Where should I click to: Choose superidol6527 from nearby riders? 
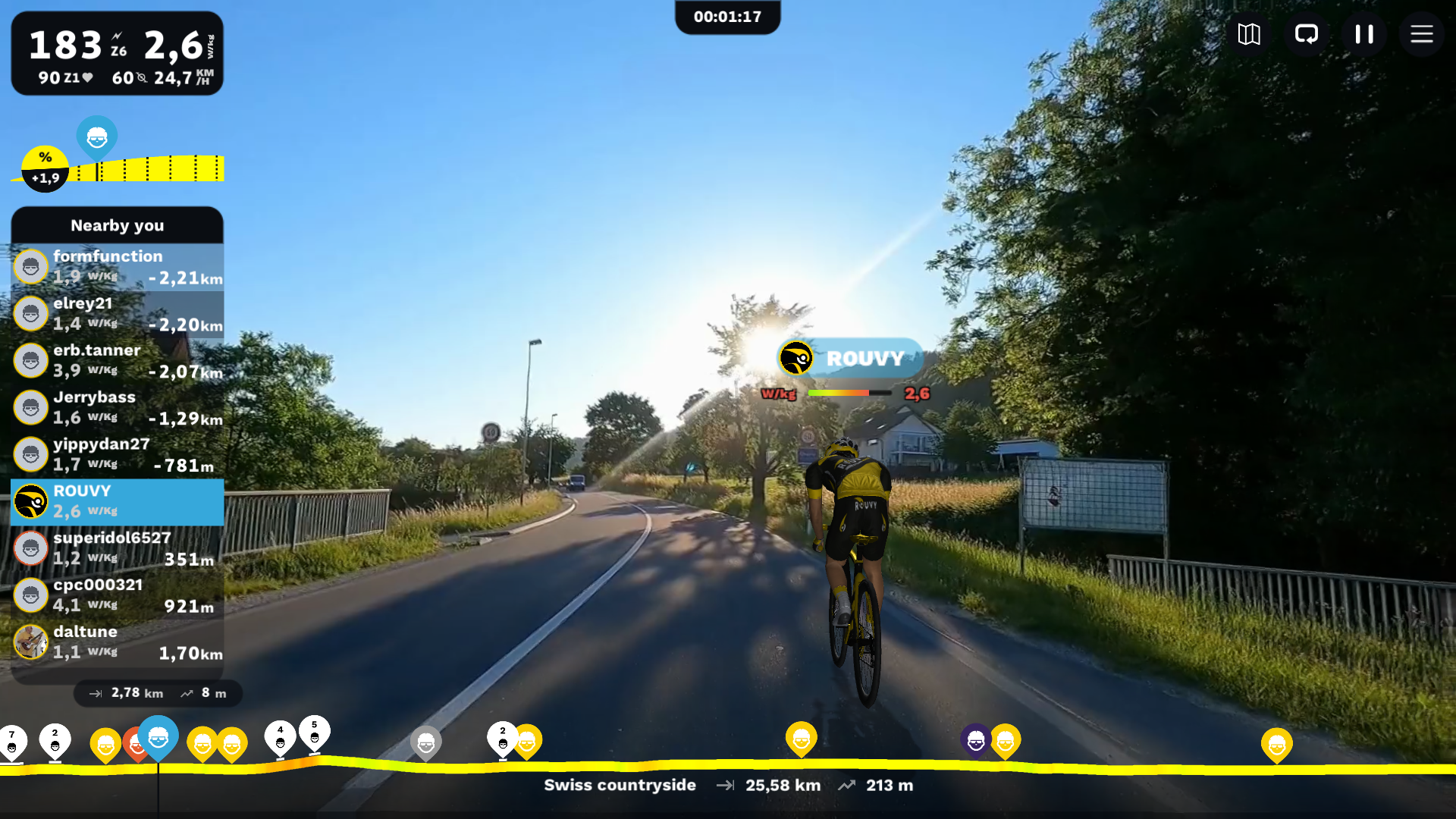pyautogui.click(x=118, y=549)
